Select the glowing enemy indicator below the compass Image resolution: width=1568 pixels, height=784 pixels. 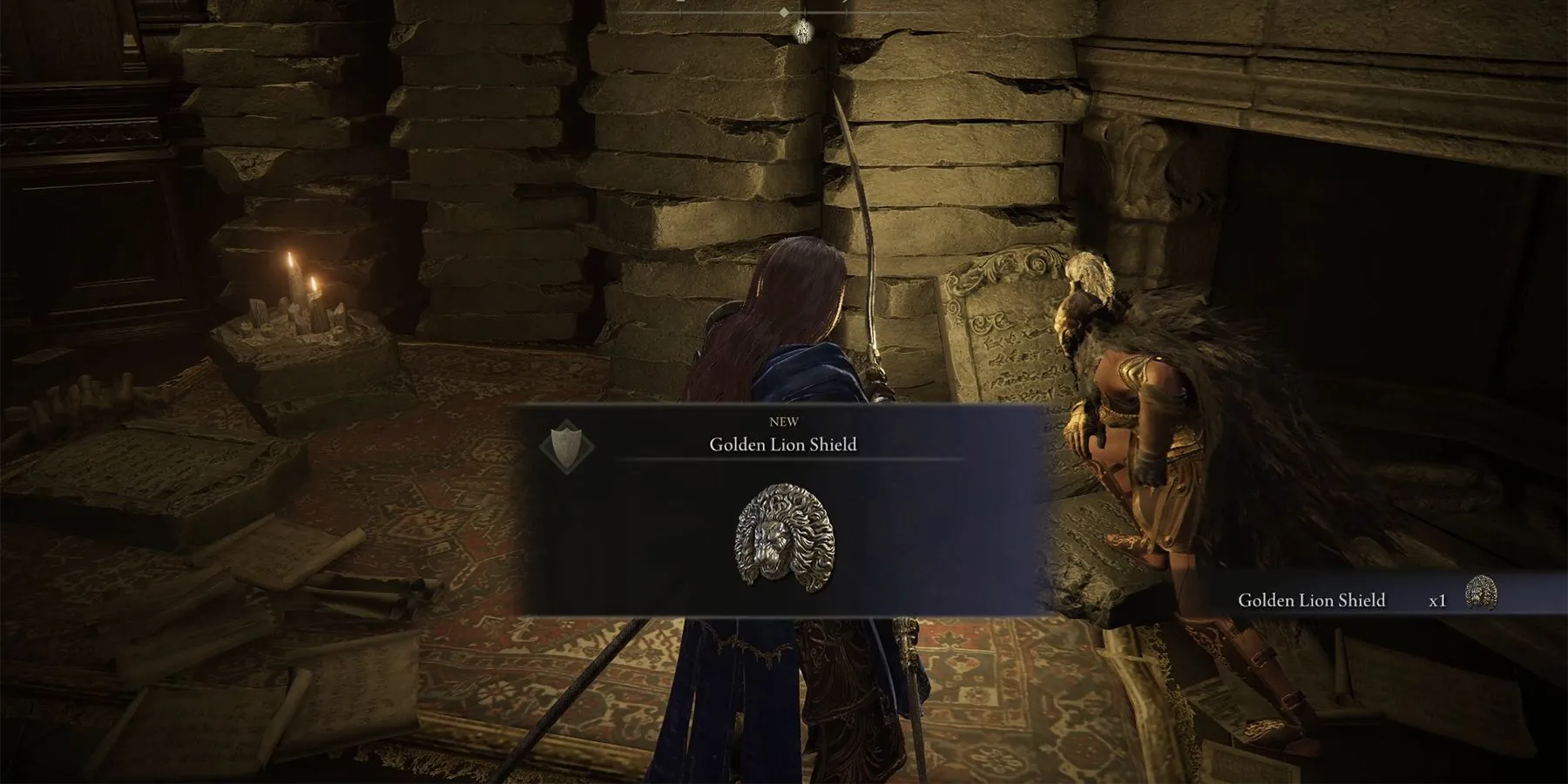(x=804, y=31)
